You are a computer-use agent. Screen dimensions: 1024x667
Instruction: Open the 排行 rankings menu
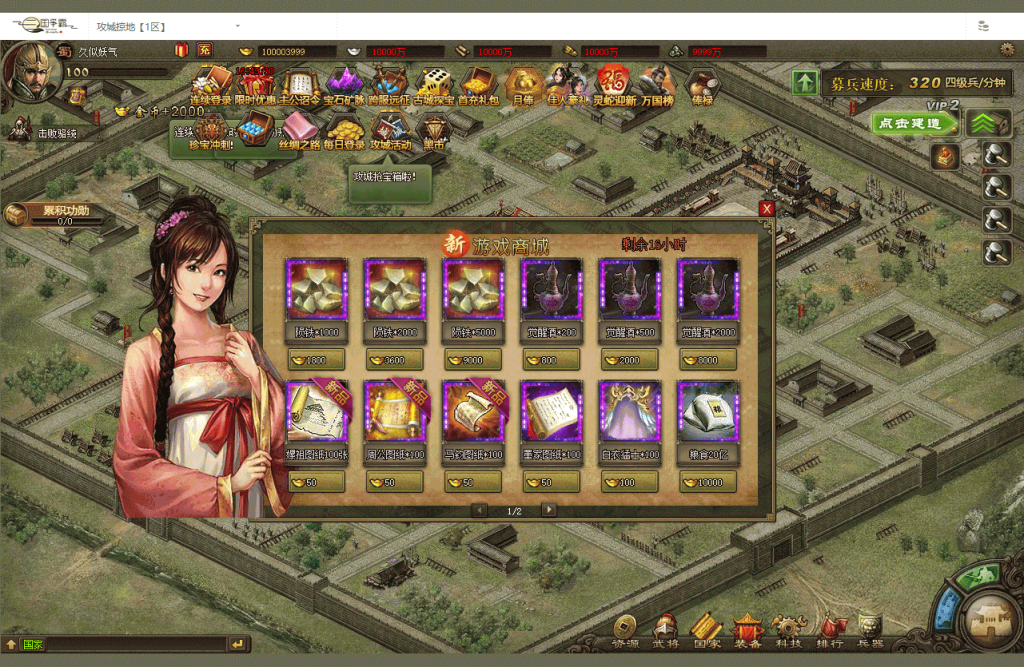829,632
